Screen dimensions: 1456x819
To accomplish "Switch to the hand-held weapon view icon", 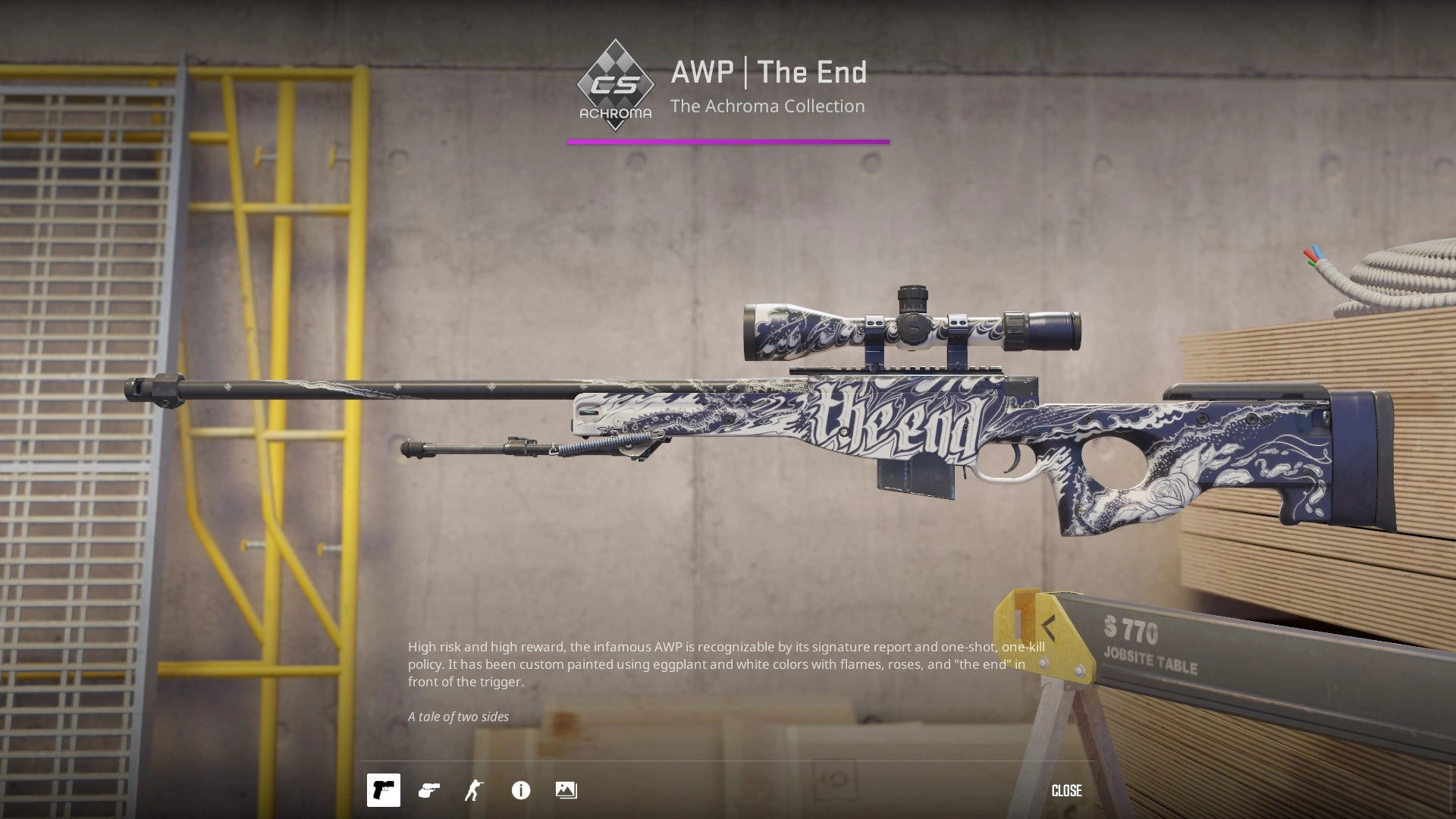I will pyautogui.click(x=429, y=790).
